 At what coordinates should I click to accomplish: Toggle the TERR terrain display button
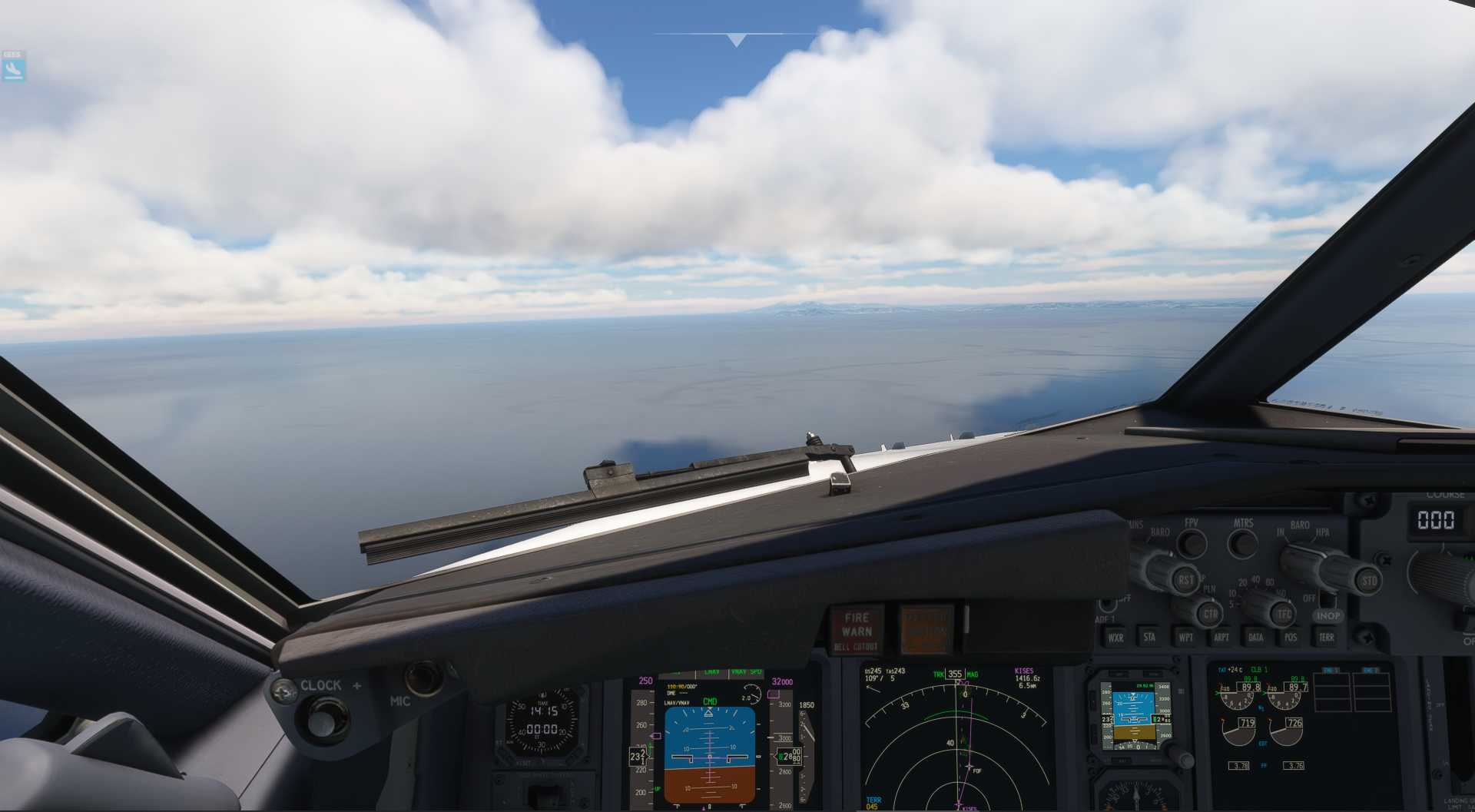point(1327,637)
